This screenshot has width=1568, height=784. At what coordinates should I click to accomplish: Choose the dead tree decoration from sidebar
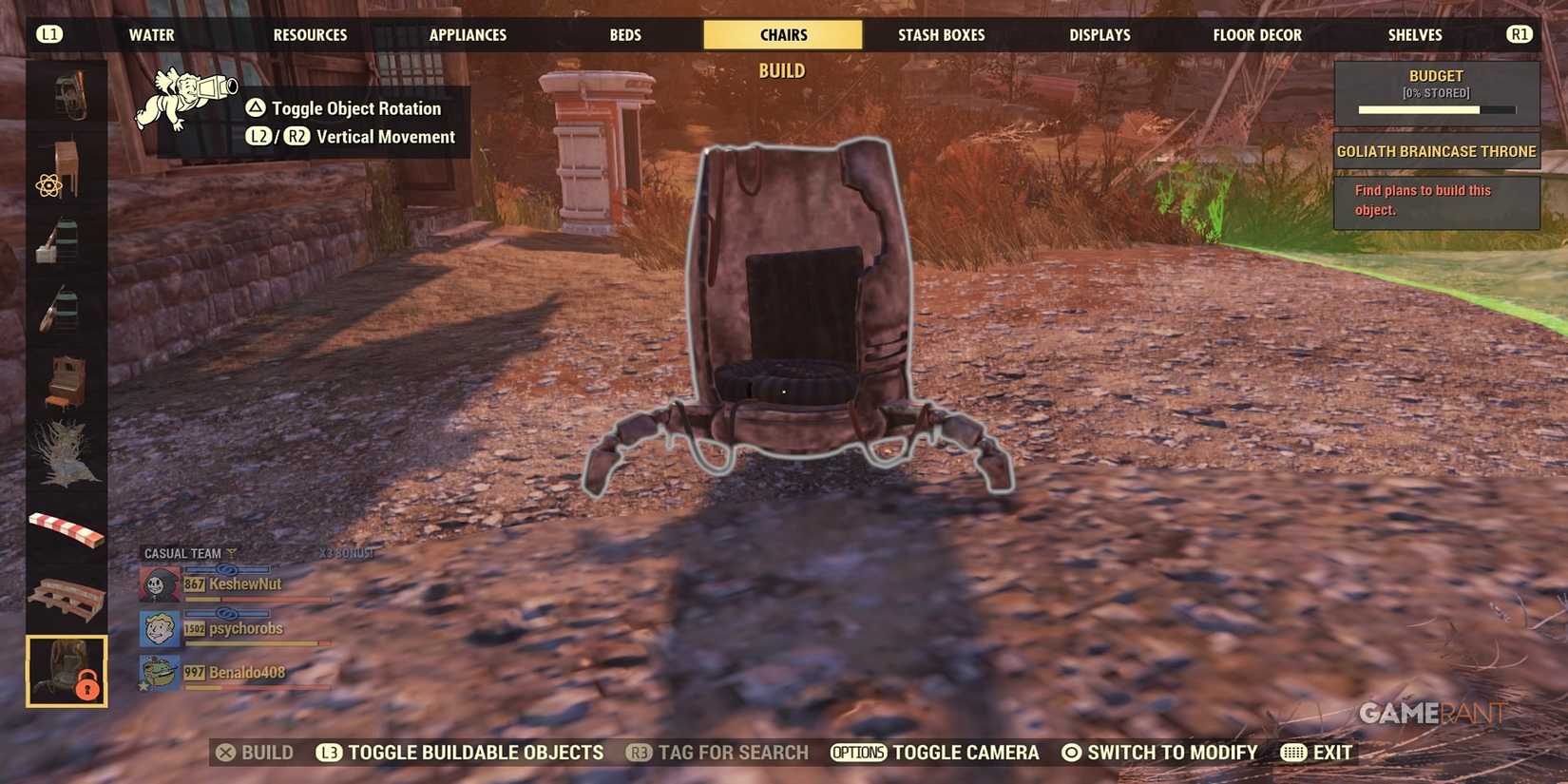click(65, 451)
